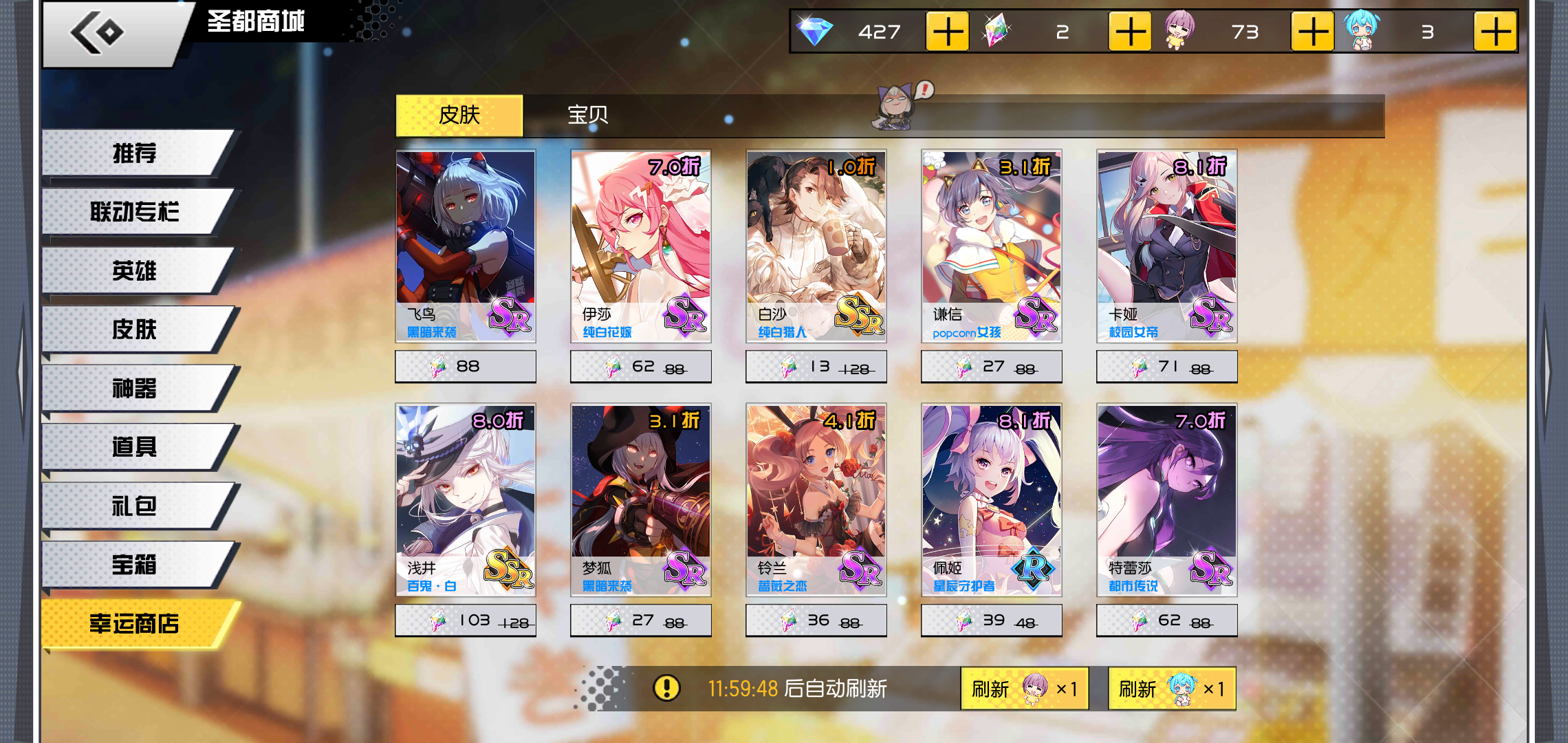Image resolution: width=1568 pixels, height=743 pixels.
Task: Click the plus icon next to diamonds
Action: 948,31
